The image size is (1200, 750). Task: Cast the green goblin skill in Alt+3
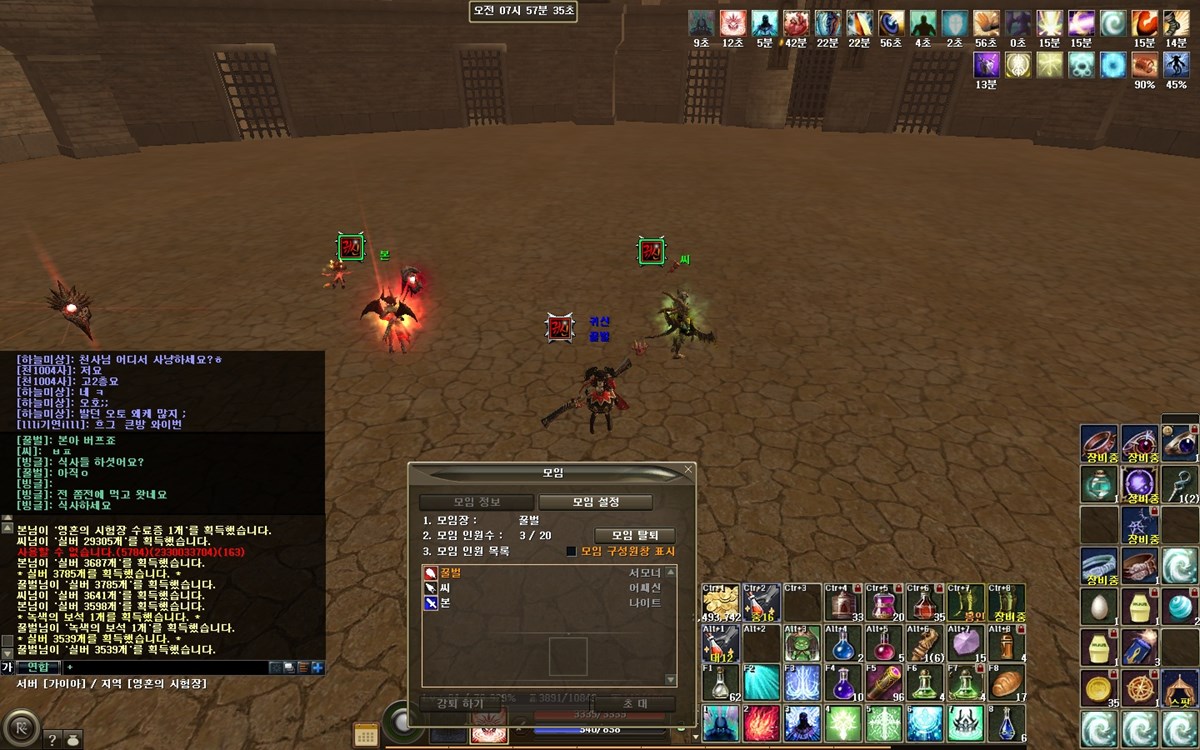pos(802,643)
